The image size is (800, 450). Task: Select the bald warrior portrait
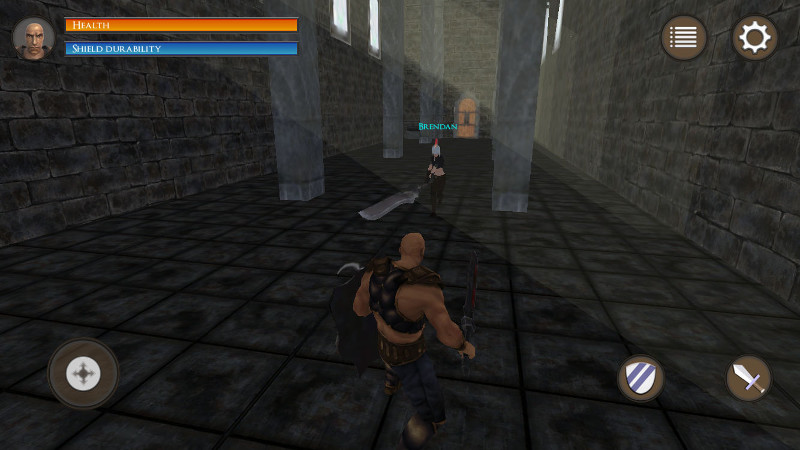click(x=34, y=38)
